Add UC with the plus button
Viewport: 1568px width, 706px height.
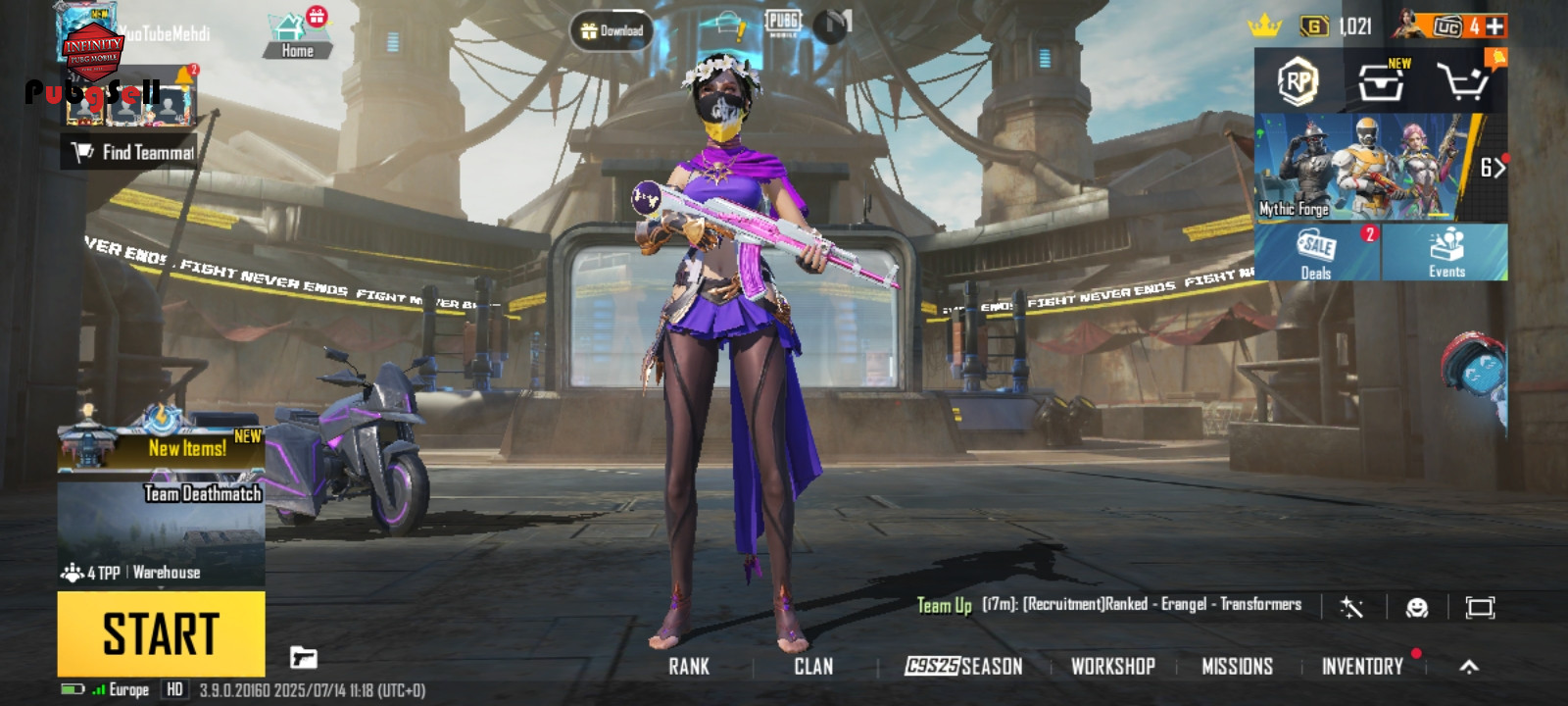1494,26
